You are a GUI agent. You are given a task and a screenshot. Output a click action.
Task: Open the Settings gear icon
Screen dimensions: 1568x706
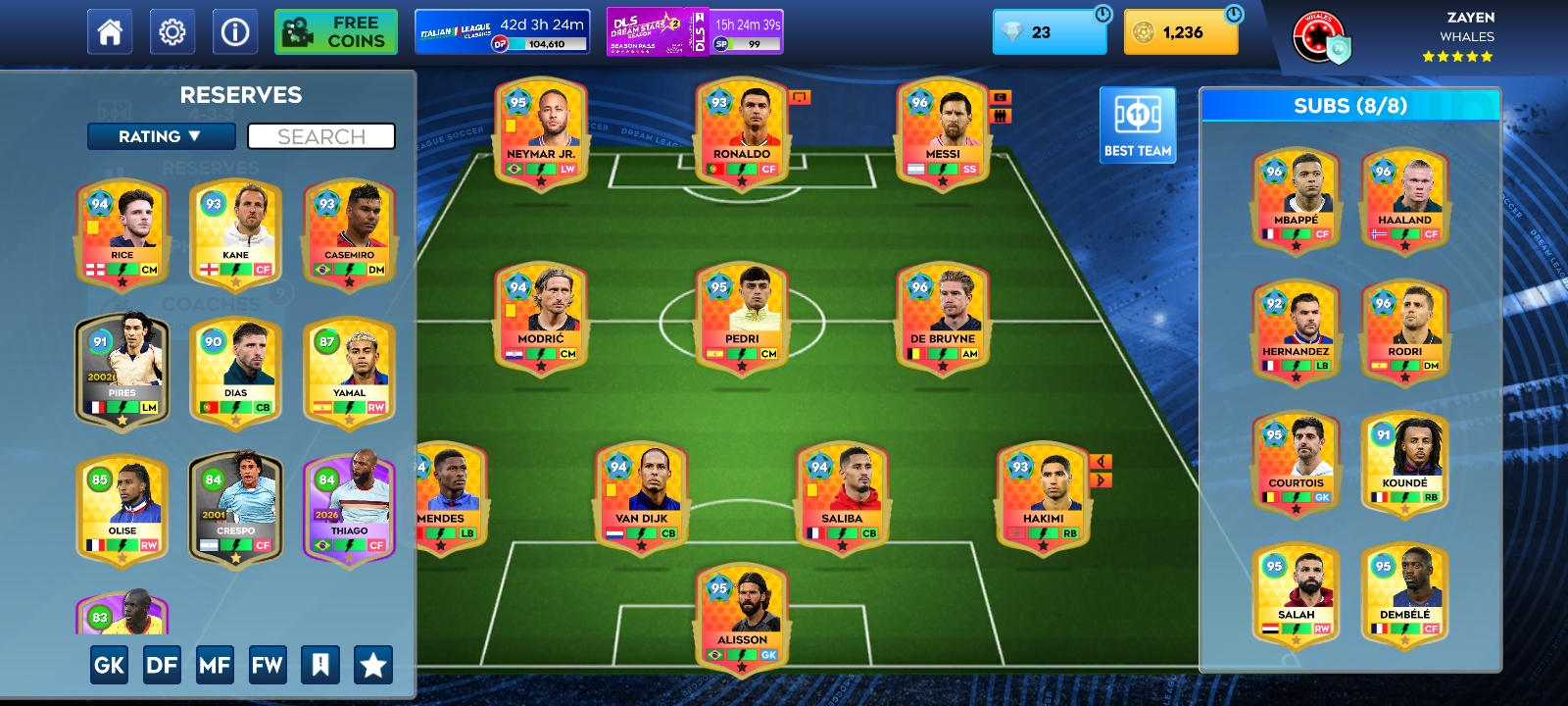172,30
